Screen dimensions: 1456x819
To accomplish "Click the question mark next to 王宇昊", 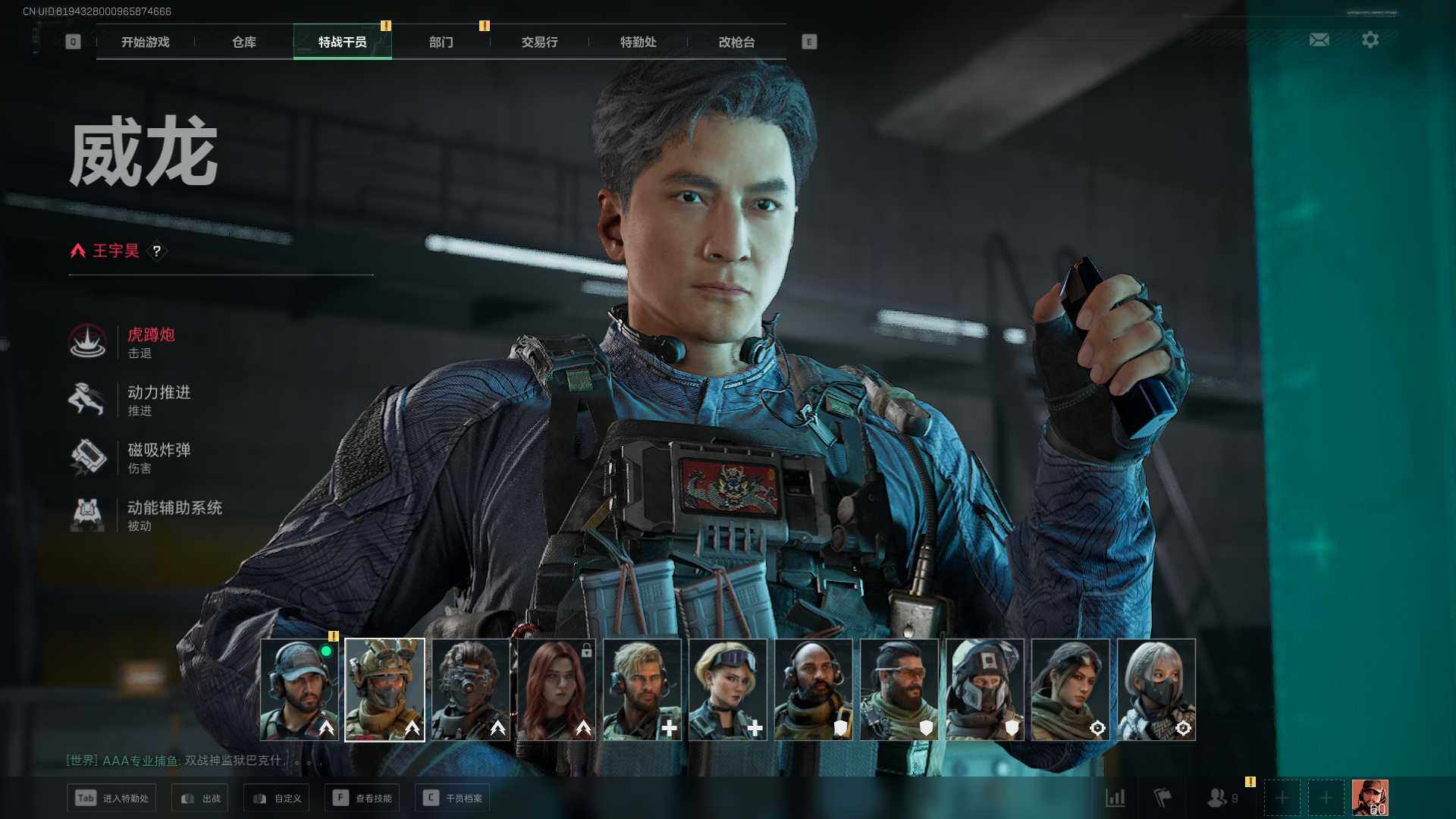I will pyautogui.click(x=157, y=251).
